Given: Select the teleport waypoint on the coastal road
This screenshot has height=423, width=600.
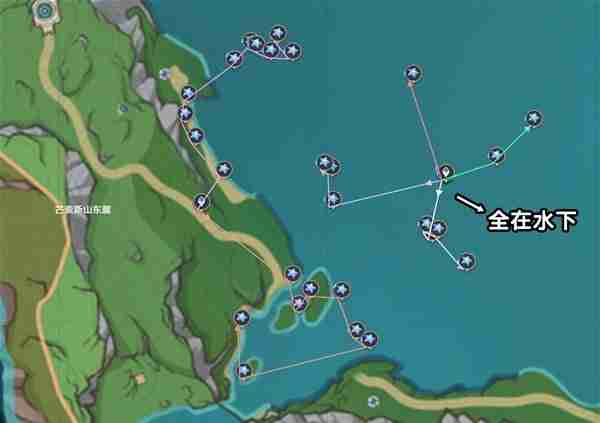Looking at the screenshot, I should [203, 202].
